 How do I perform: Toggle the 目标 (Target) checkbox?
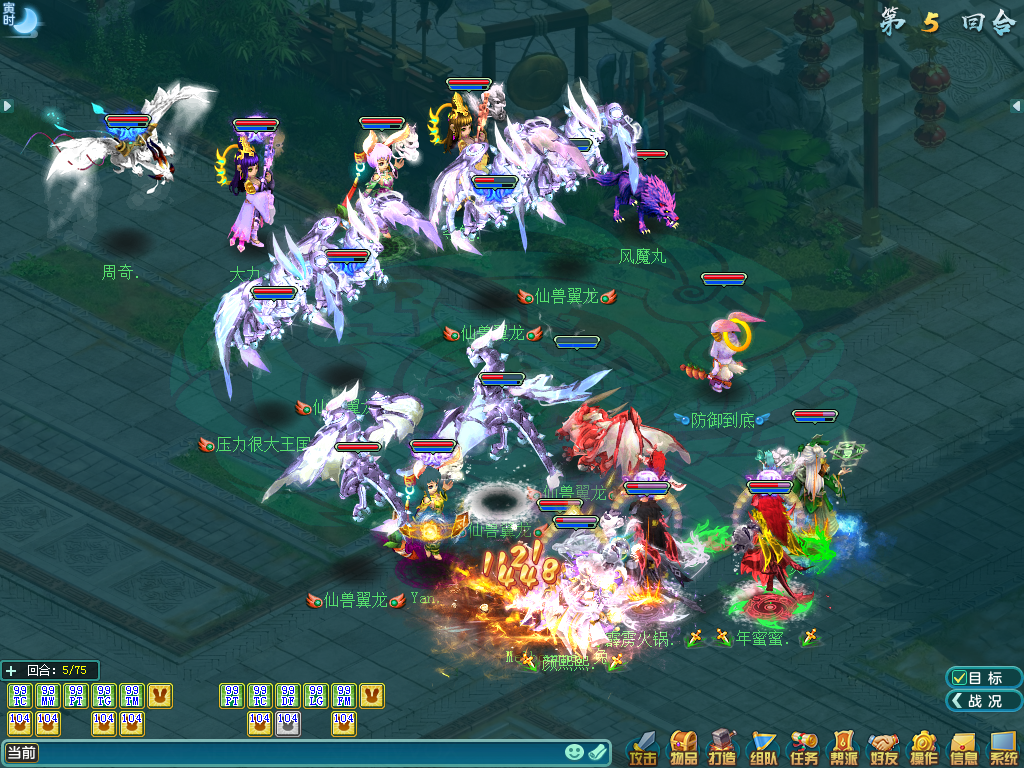coord(959,678)
